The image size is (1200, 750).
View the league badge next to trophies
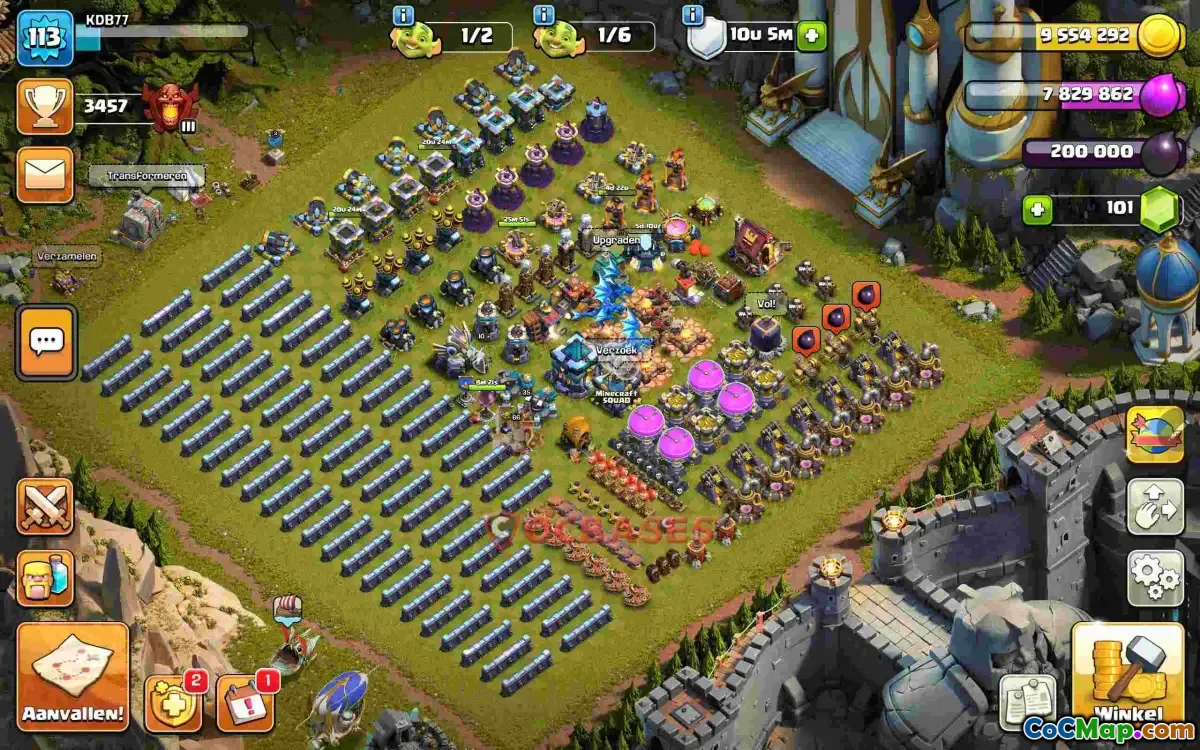170,107
